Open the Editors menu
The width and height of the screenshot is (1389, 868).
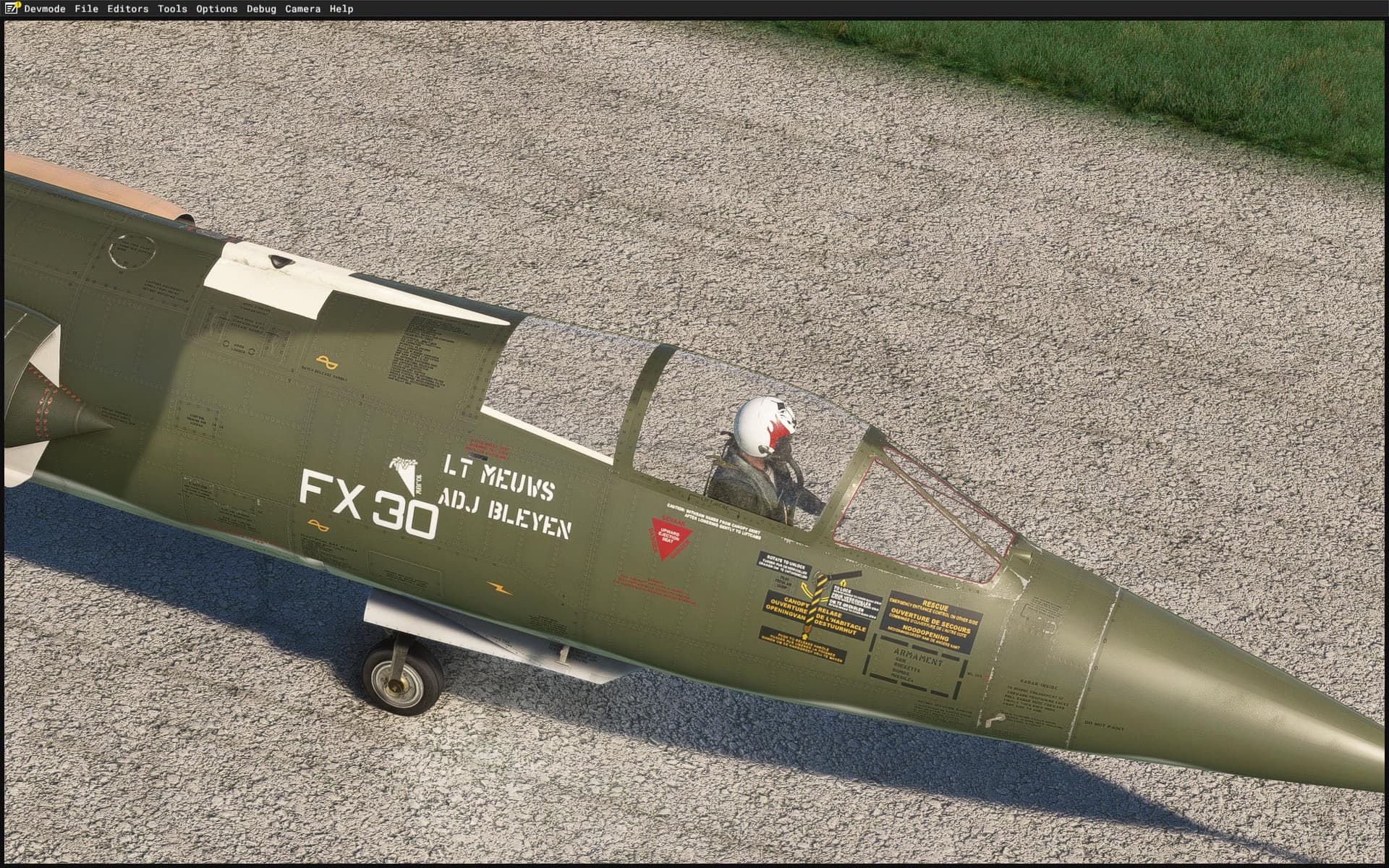click(x=128, y=9)
